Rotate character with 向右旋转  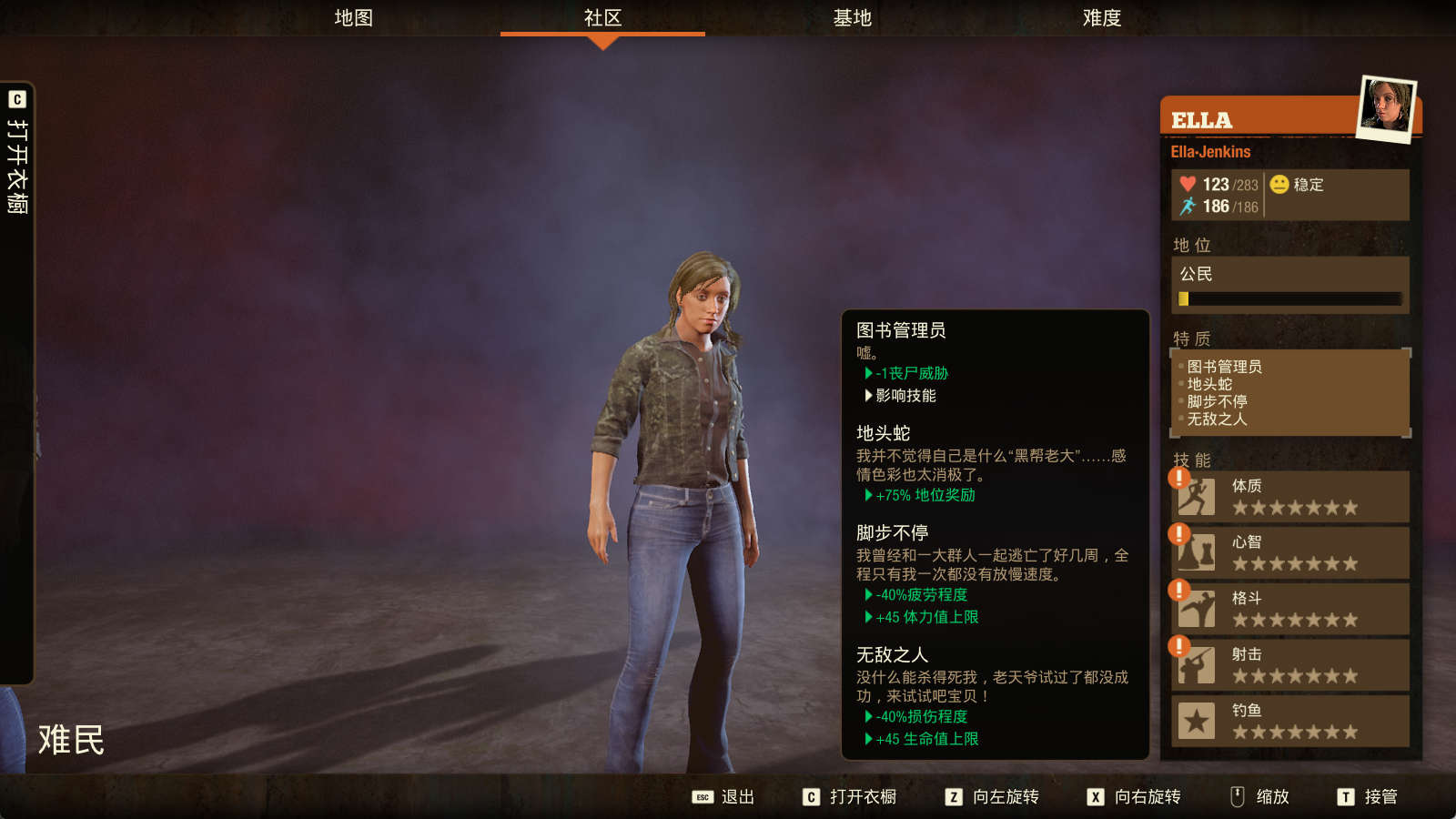click(x=1134, y=797)
